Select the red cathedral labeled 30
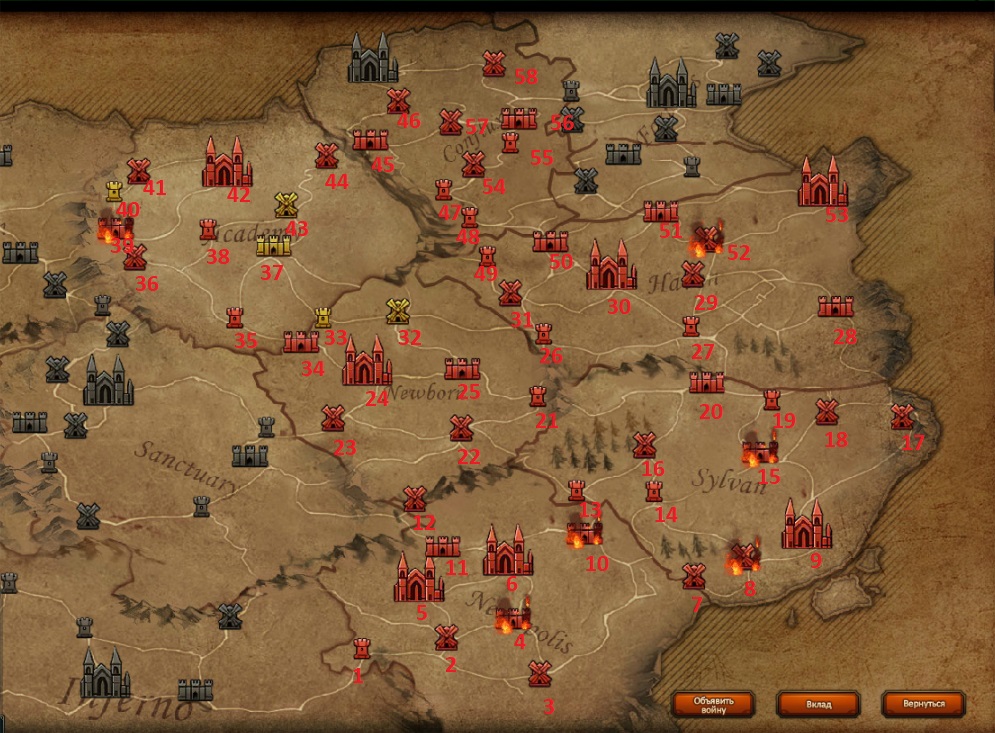Viewport: 995px width, 733px height. click(x=611, y=266)
